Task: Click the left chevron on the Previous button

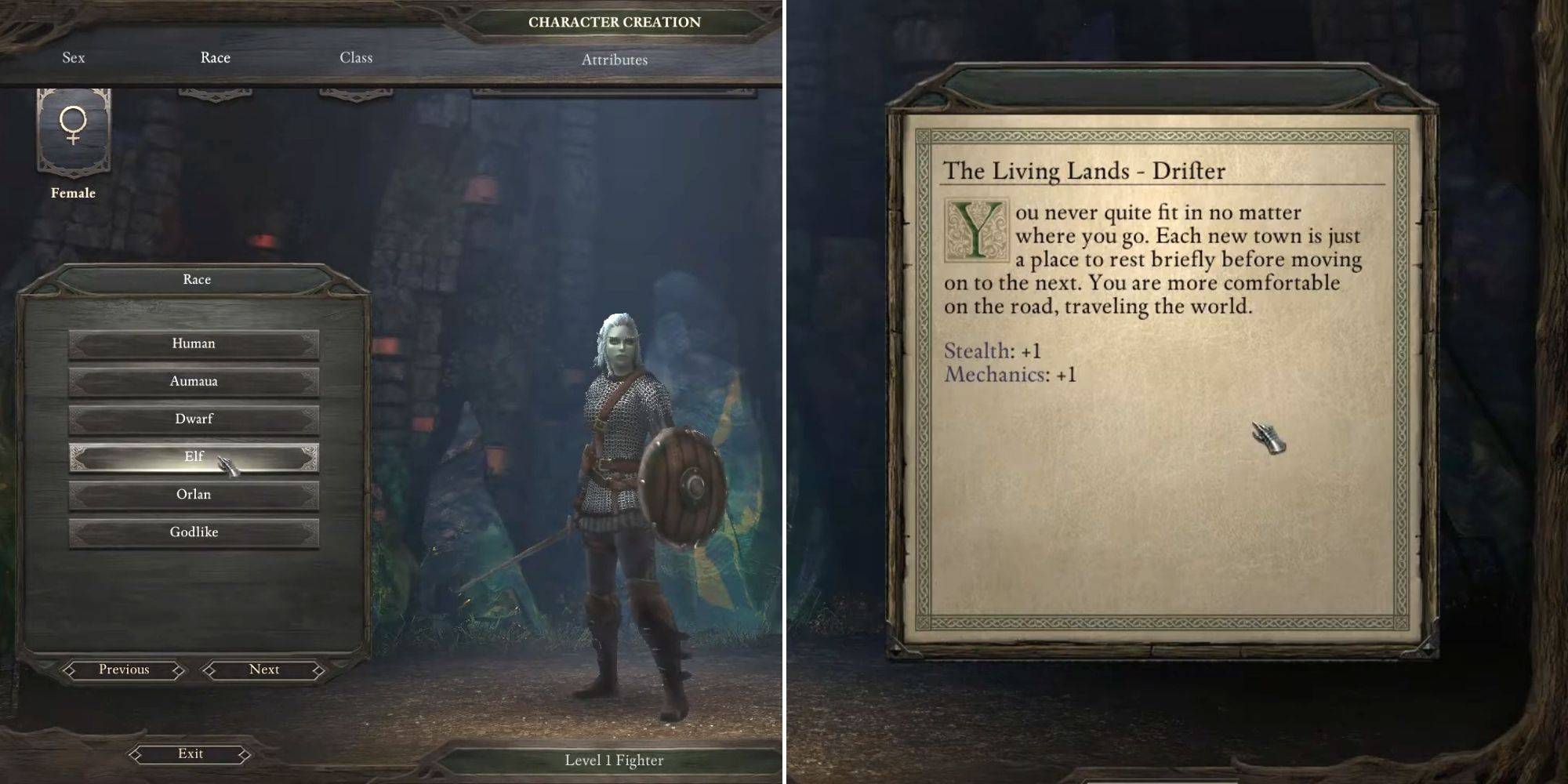Action: (71, 670)
